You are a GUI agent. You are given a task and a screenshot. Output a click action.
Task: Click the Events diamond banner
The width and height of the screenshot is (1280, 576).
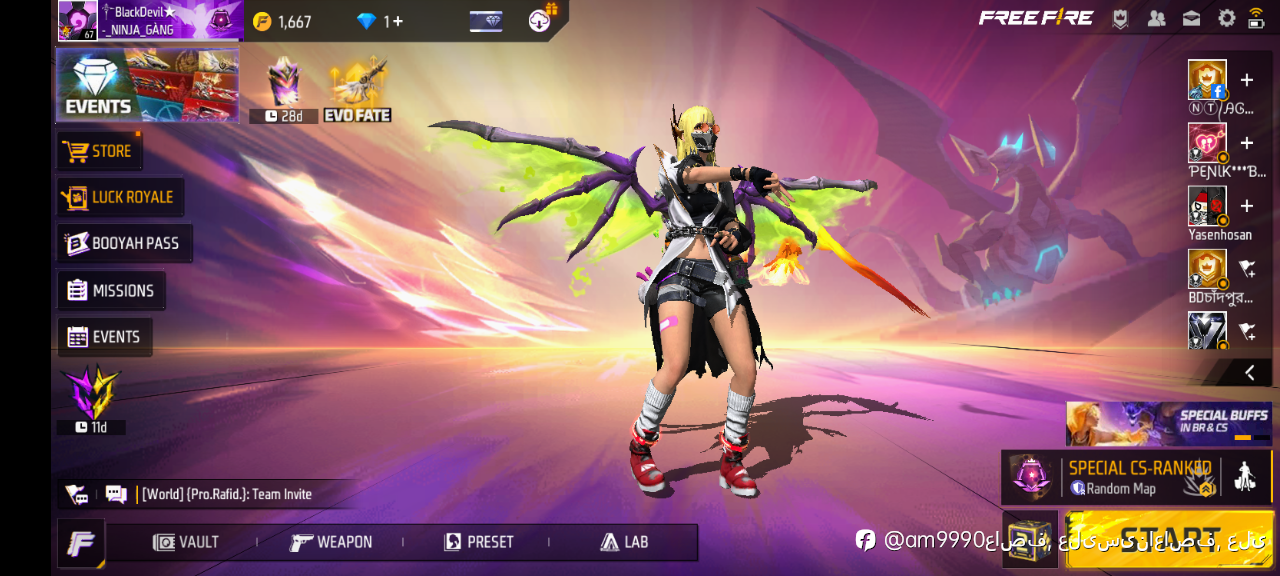[x=147, y=85]
